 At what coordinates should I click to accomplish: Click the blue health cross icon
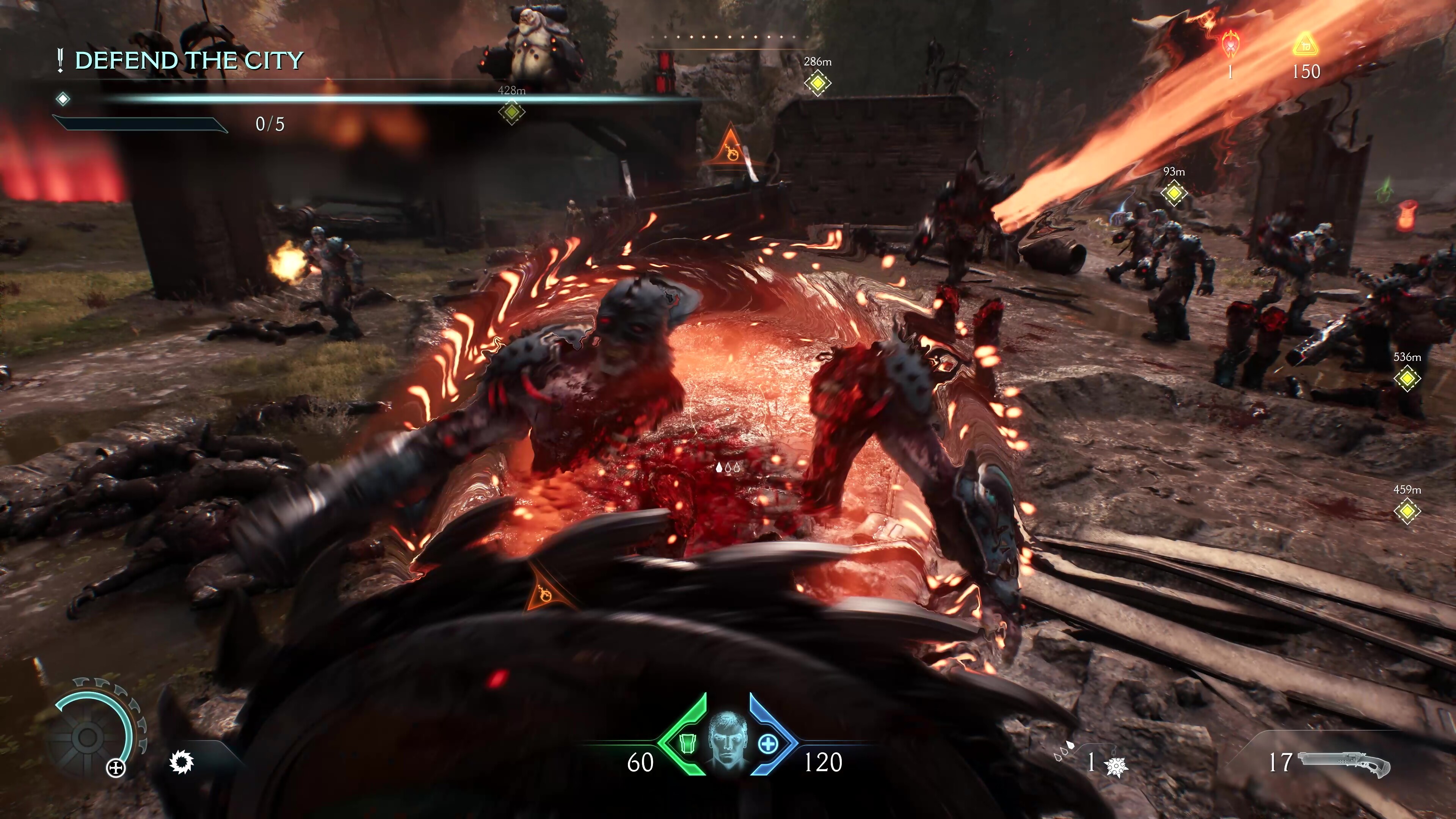tap(767, 744)
